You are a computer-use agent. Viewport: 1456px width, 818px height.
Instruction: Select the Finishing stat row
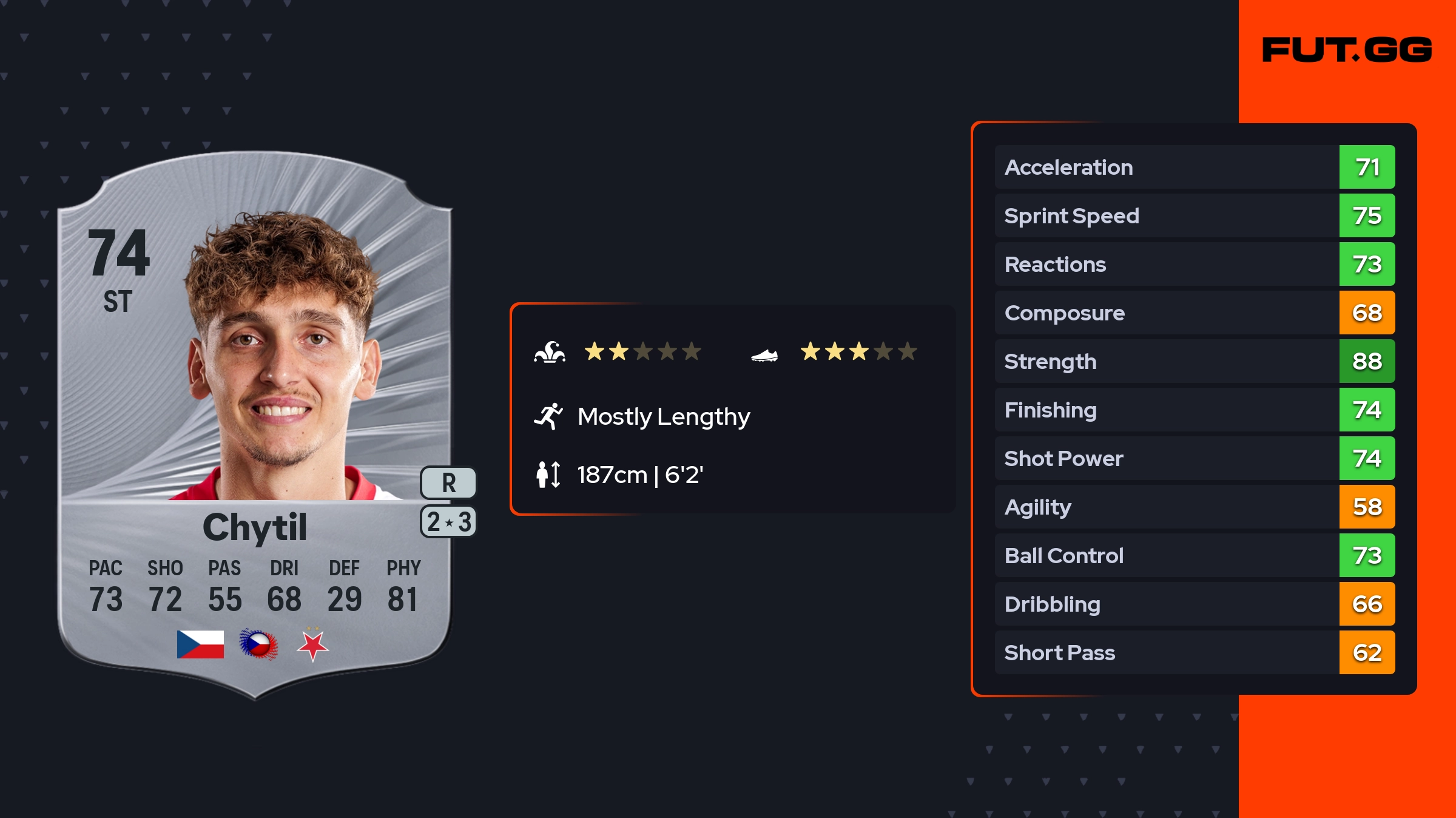click(x=1194, y=410)
